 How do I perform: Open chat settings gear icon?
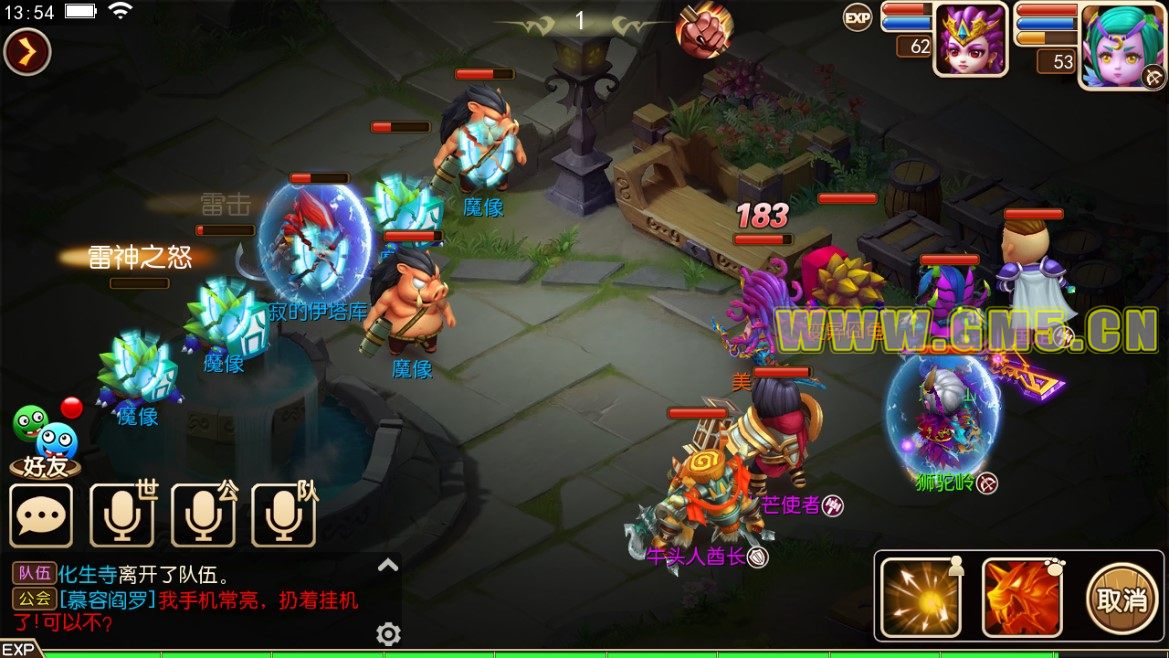(388, 634)
